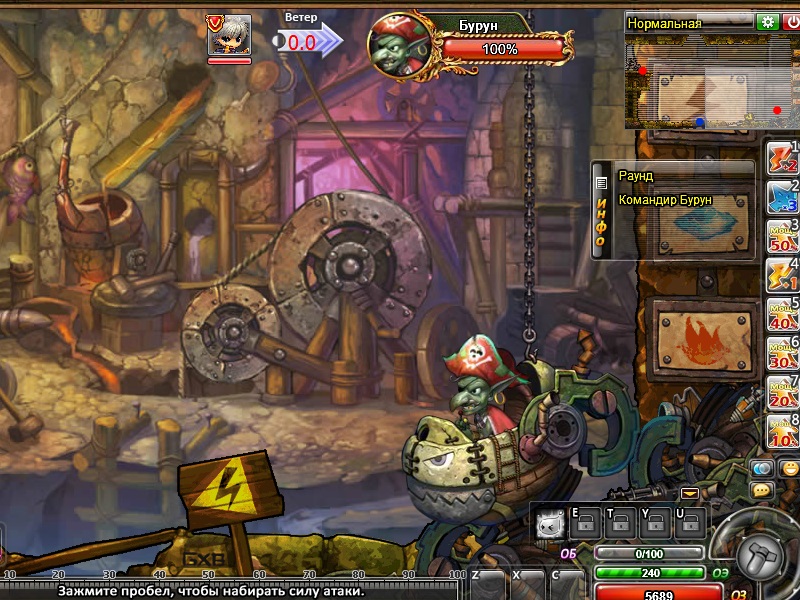
Task: Click the player avatar portrait
Action: tap(229, 36)
